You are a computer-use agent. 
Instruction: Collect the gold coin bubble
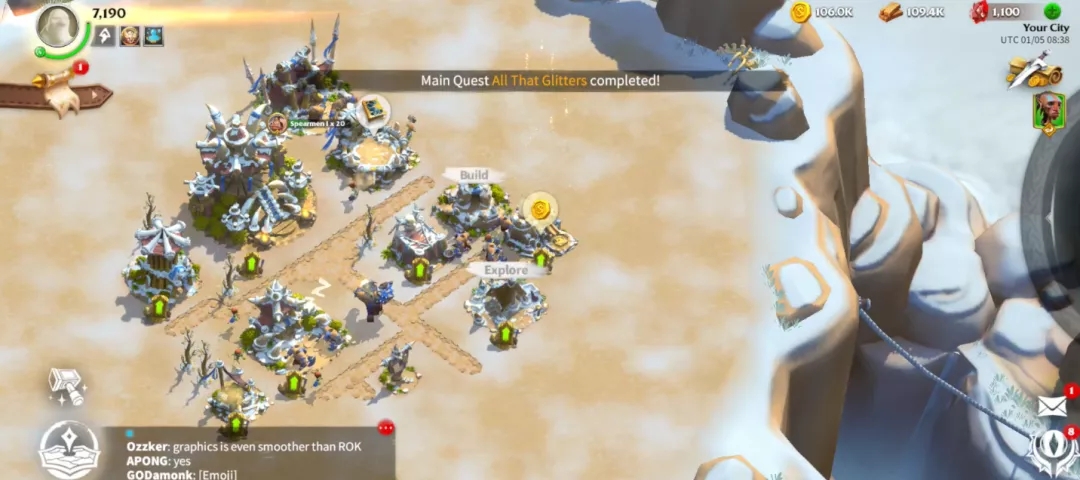tap(539, 209)
